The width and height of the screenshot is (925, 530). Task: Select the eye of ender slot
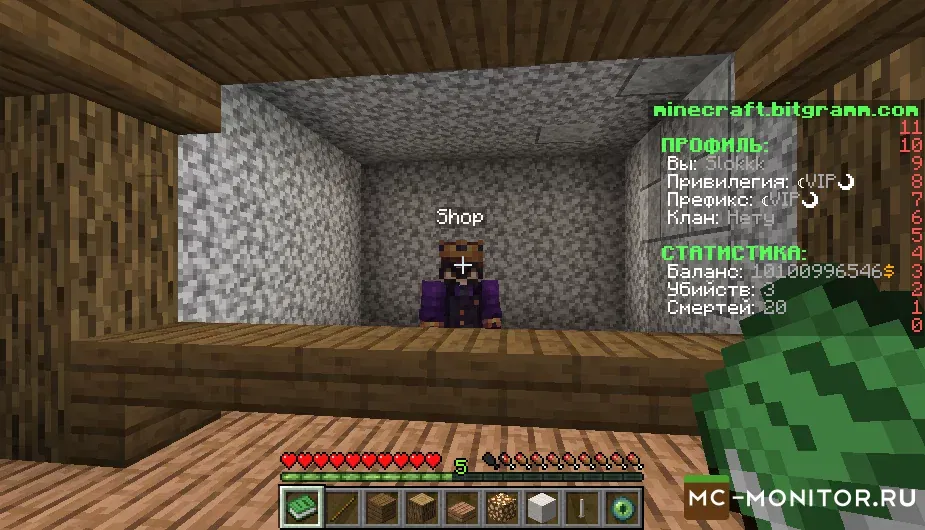coord(622,507)
